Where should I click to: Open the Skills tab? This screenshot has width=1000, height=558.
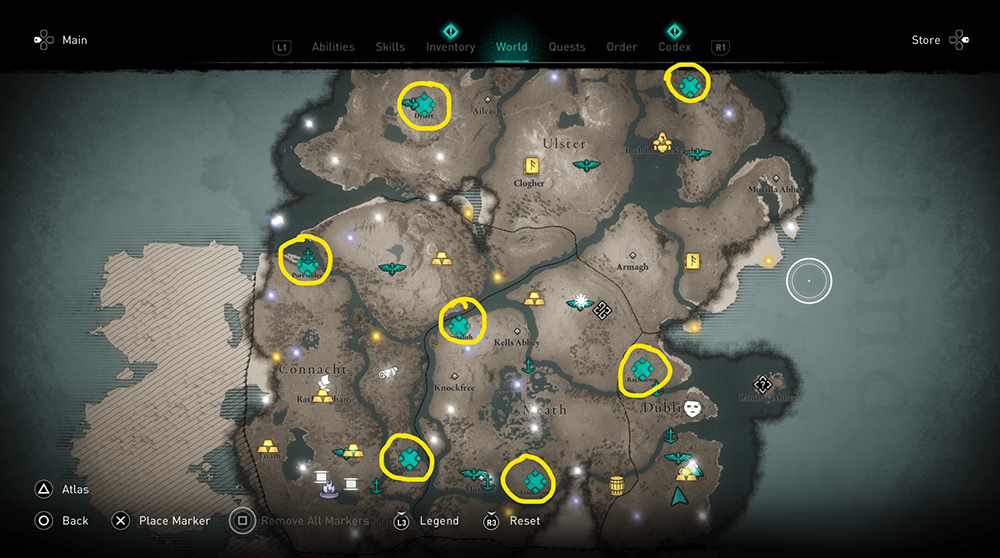(390, 47)
